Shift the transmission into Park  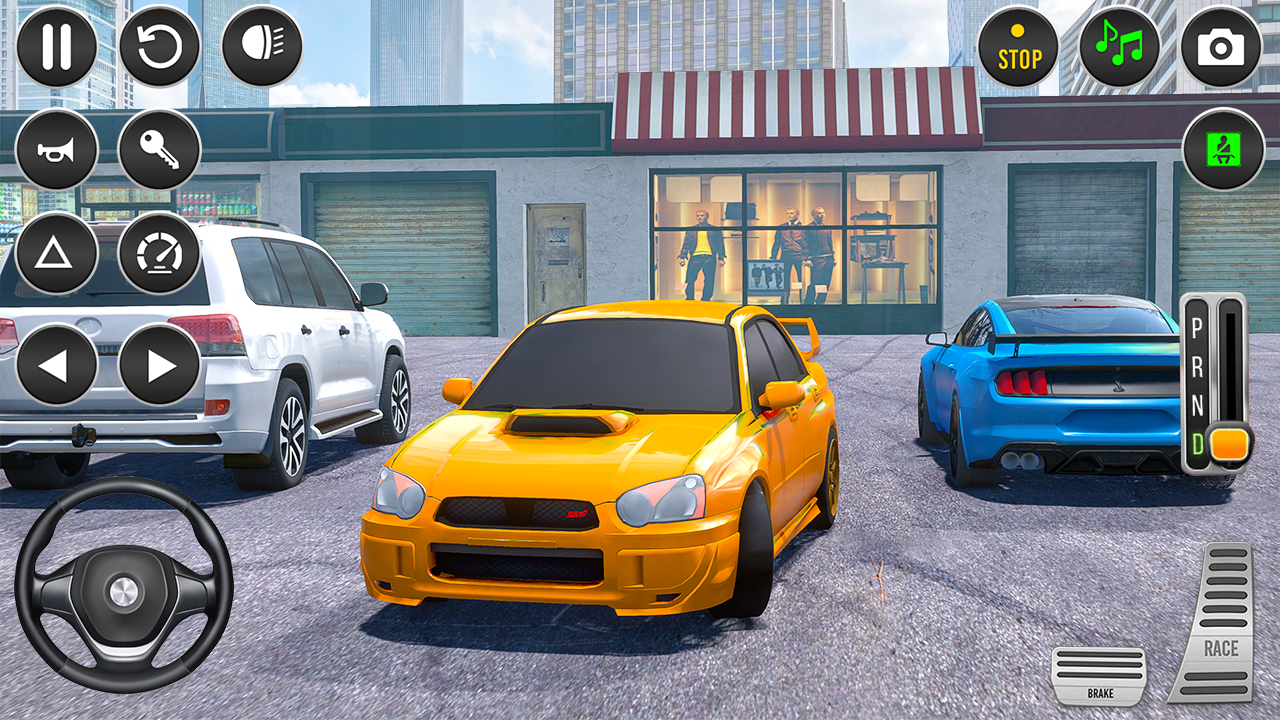tap(1197, 326)
